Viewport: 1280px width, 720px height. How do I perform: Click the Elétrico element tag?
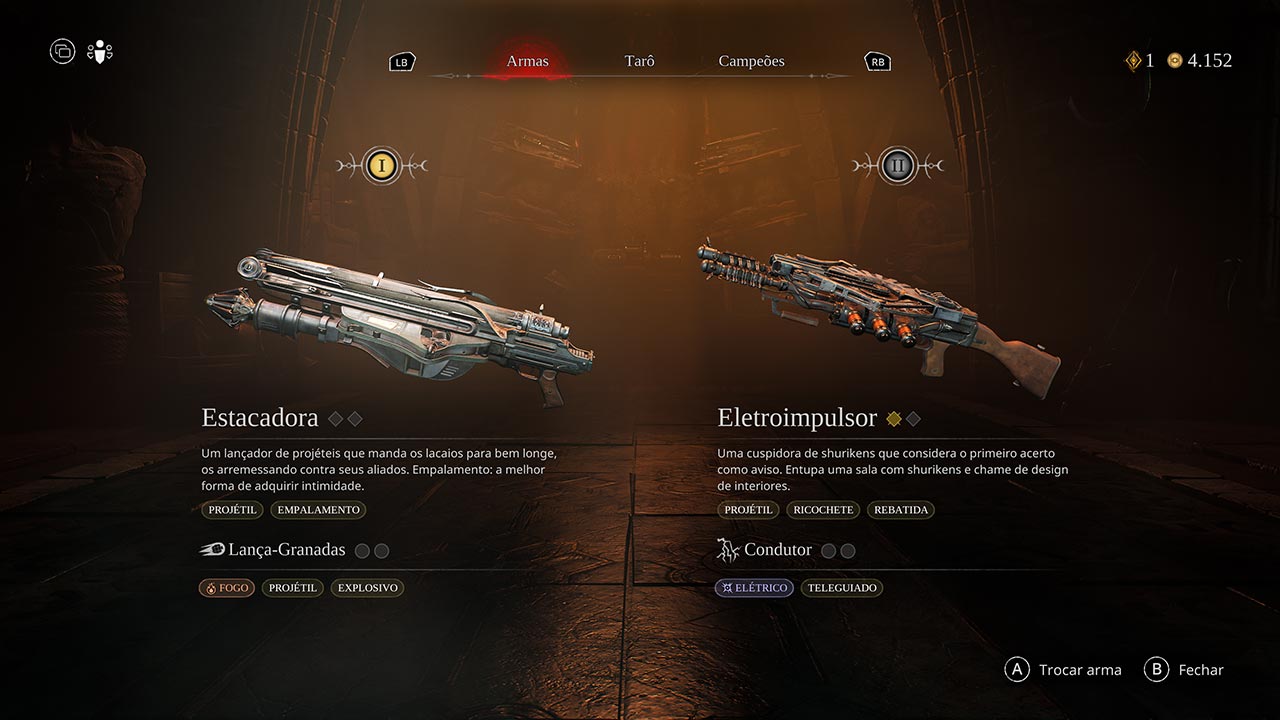(754, 588)
